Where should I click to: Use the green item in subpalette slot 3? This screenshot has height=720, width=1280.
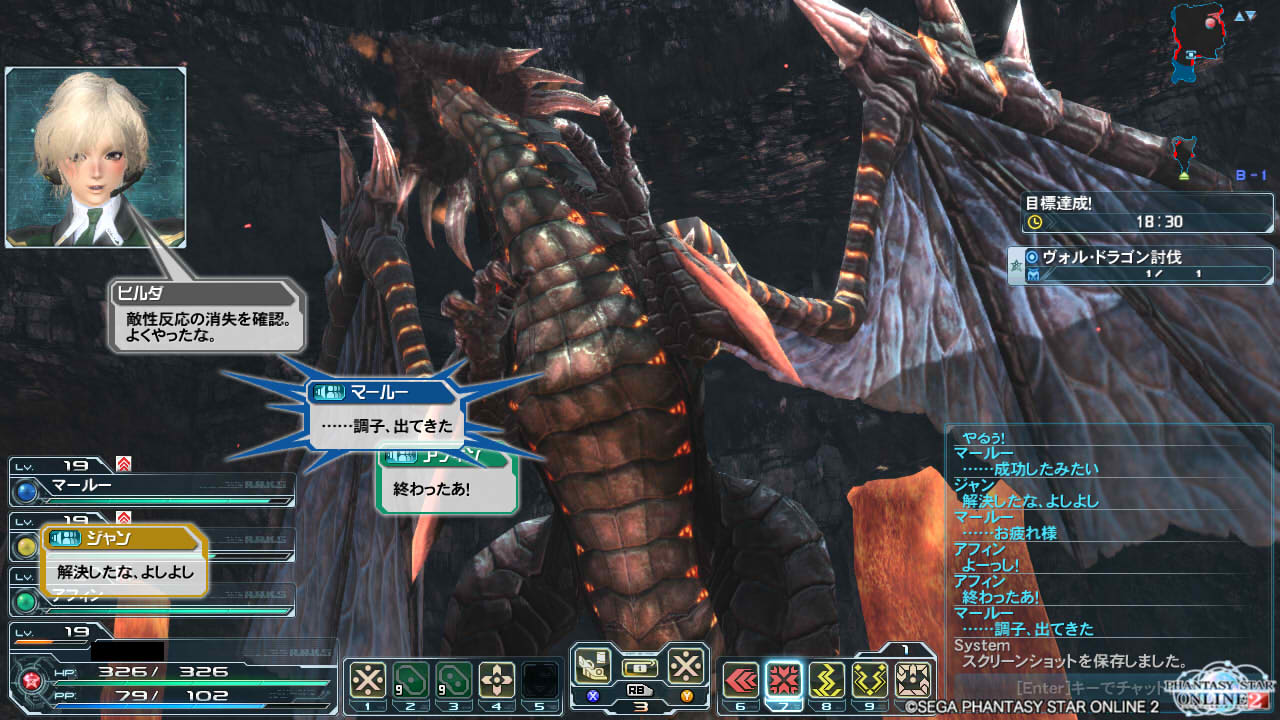[453, 680]
